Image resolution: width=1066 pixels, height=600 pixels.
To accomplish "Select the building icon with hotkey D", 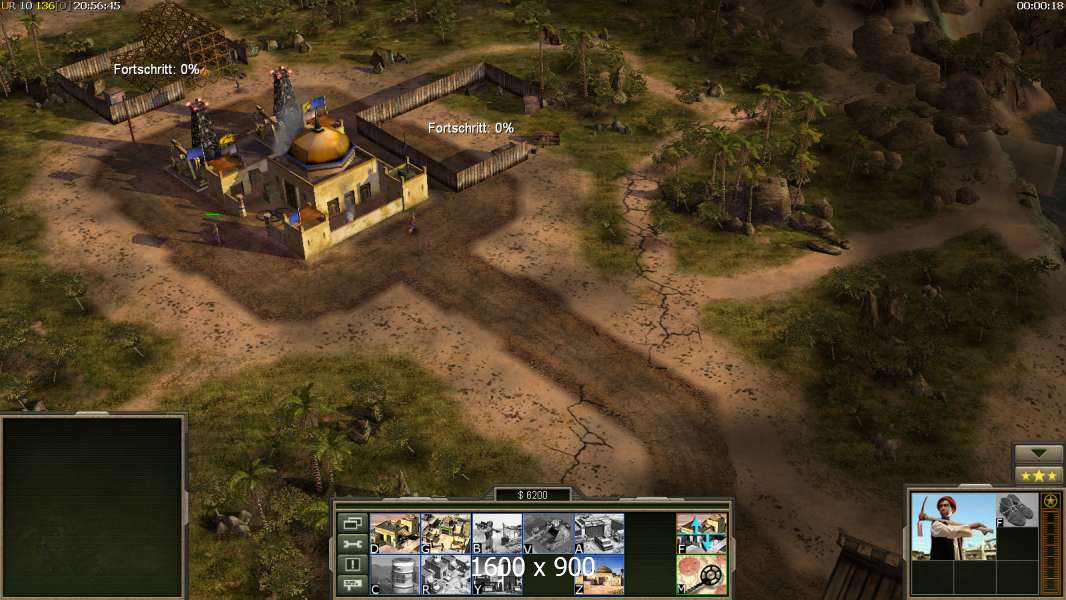I will [x=394, y=533].
